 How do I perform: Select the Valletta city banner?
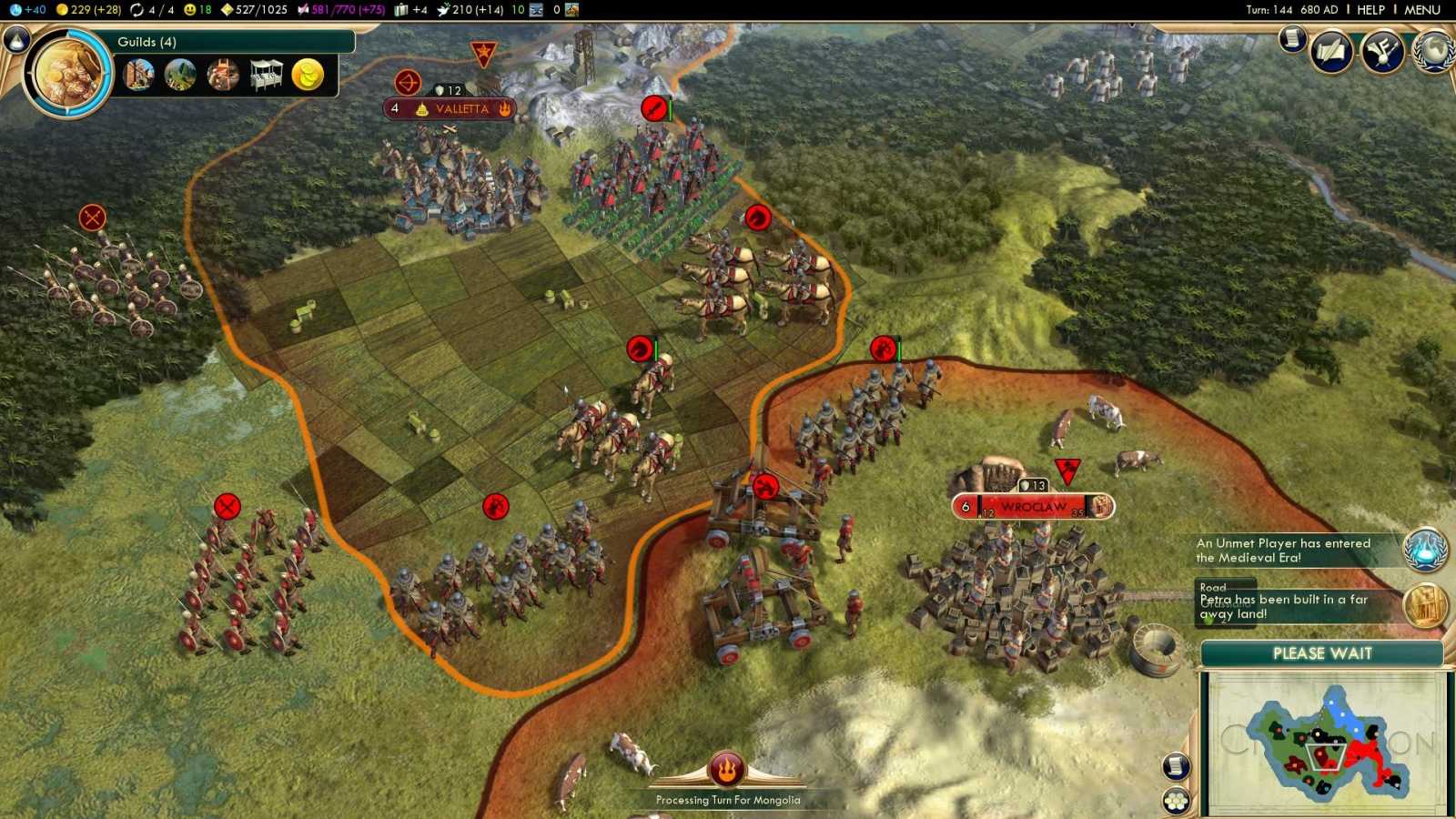click(x=450, y=108)
